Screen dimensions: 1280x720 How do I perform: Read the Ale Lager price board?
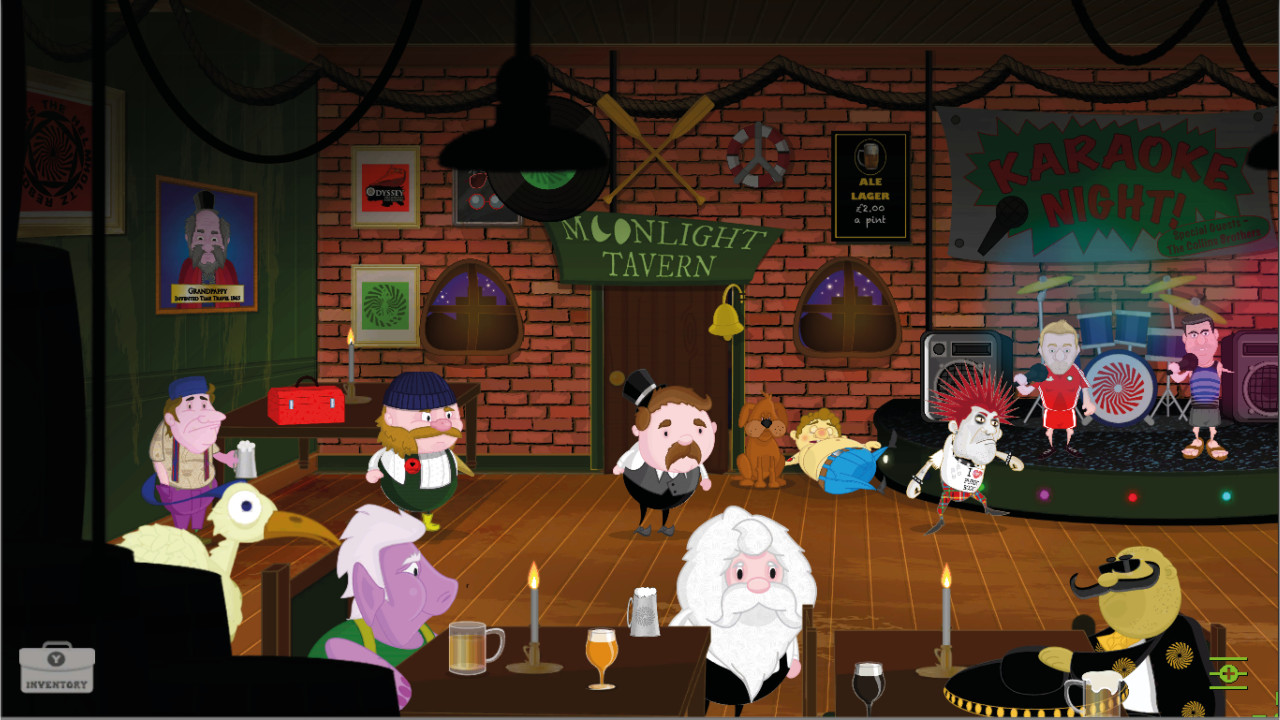[869, 186]
